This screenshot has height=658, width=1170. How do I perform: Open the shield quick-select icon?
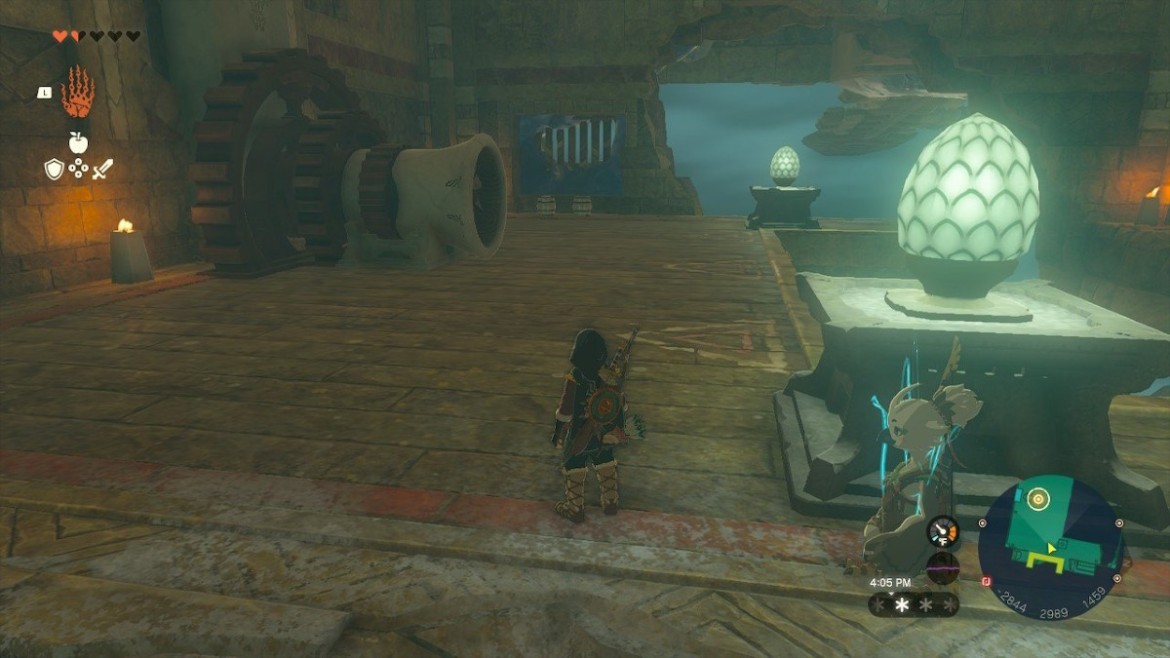(54, 170)
